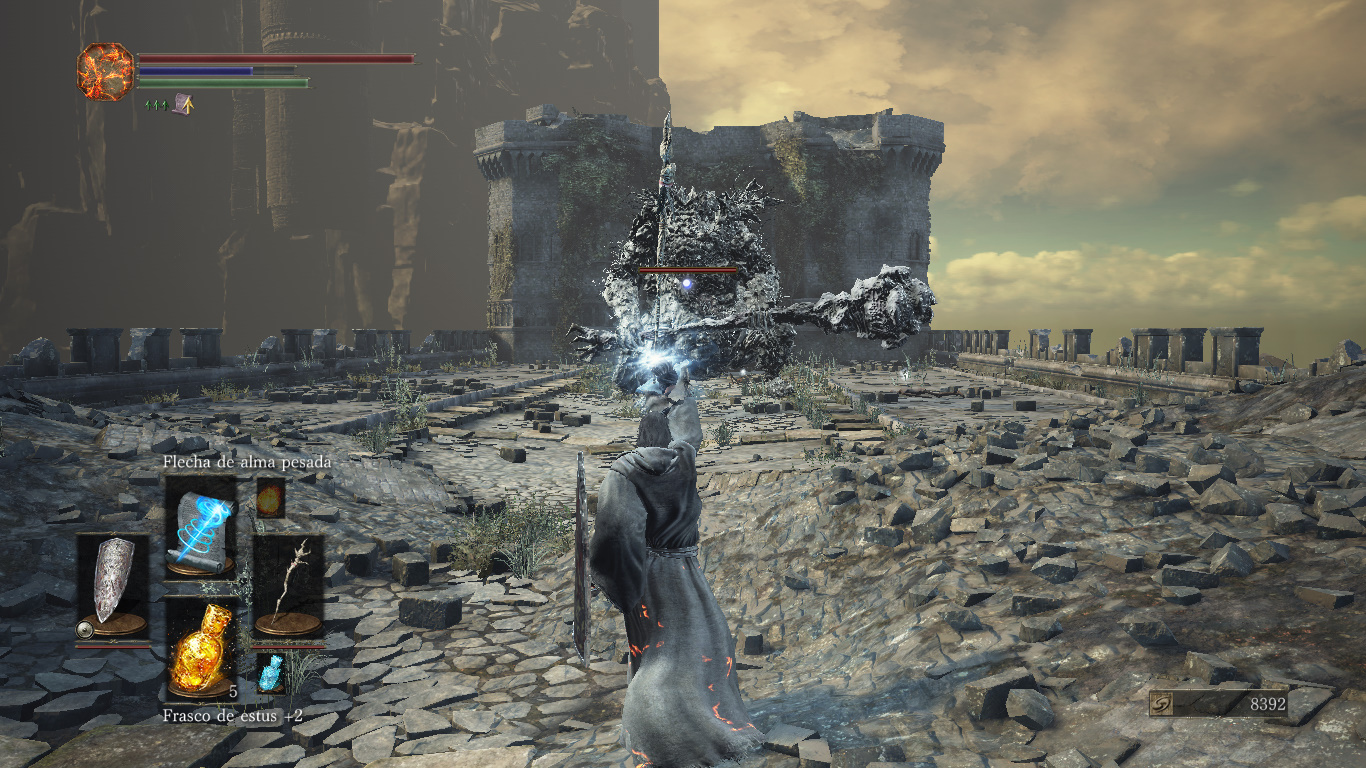
Task: Select the Flecha de alma pesada spell slot
Action: point(201,527)
